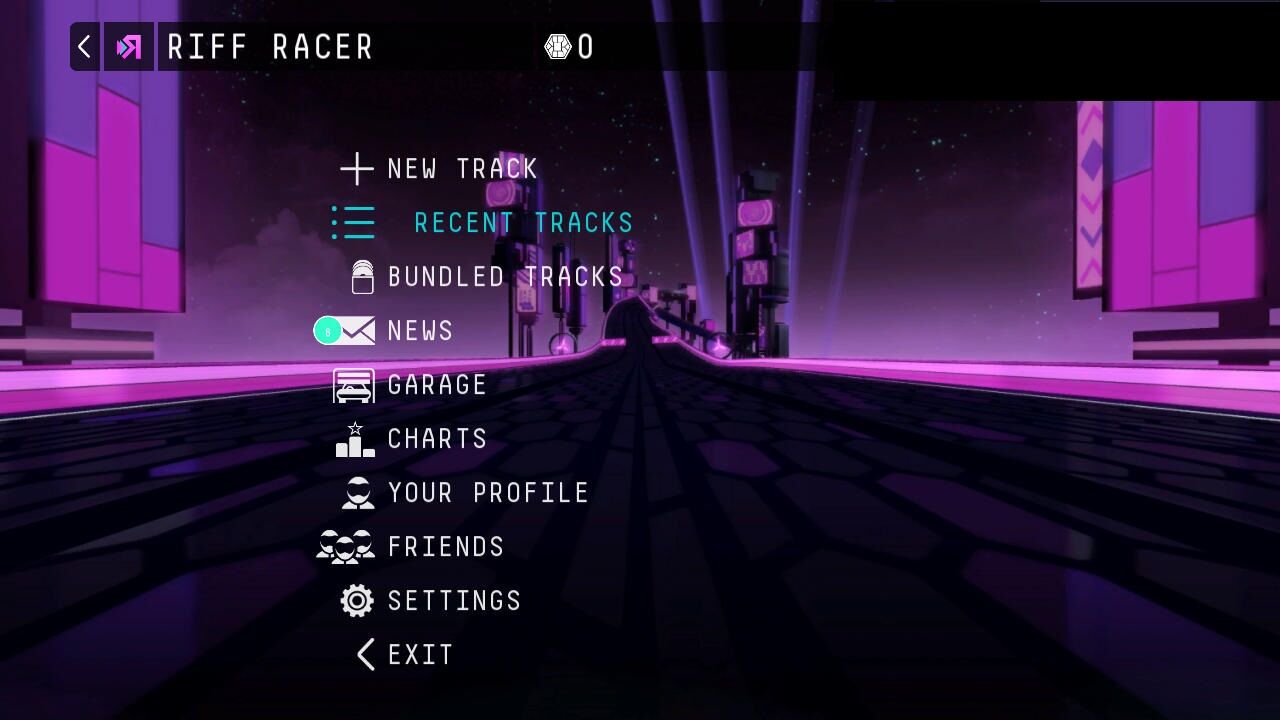This screenshot has width=1280, height=720.
Task: Click the Settings gear icon
Action: click(x=356, y=600)
